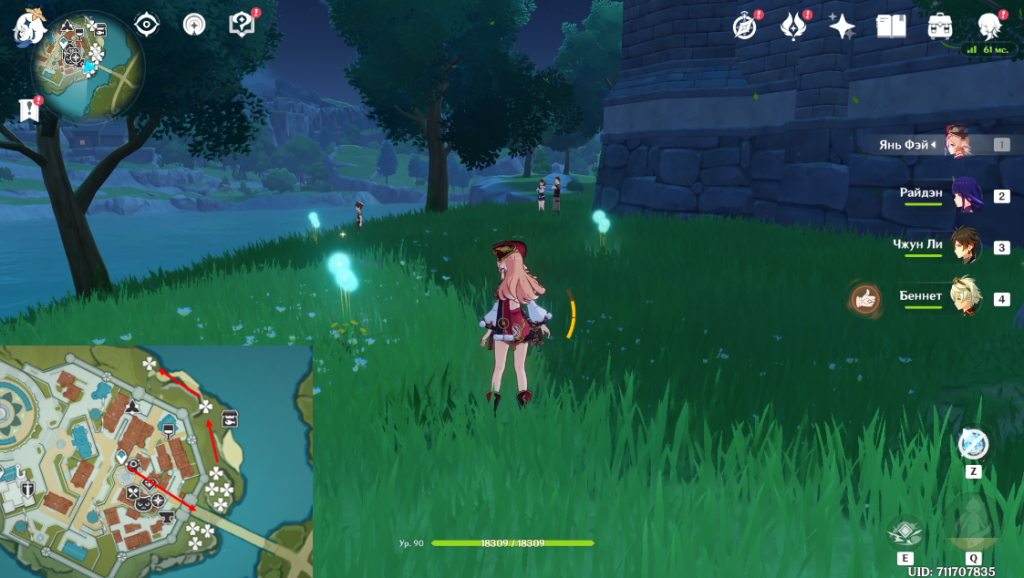This screenshot has height=578, width=1024.
Task: Open the Paimon main menu
Action: (27, 27)
